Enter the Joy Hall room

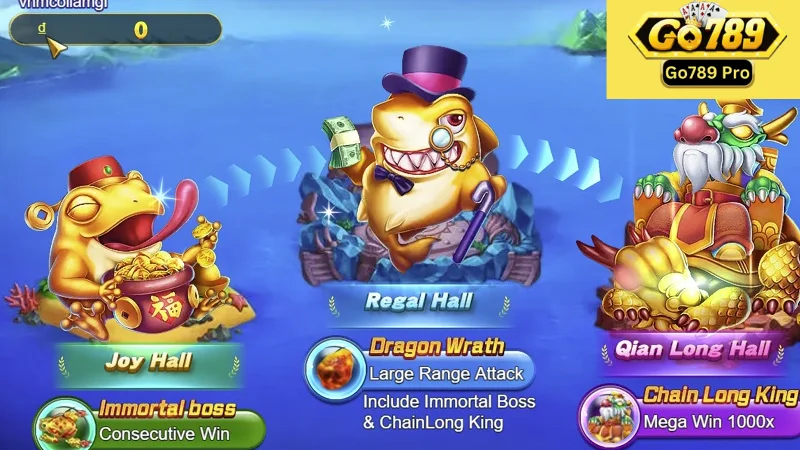[149, 361]
